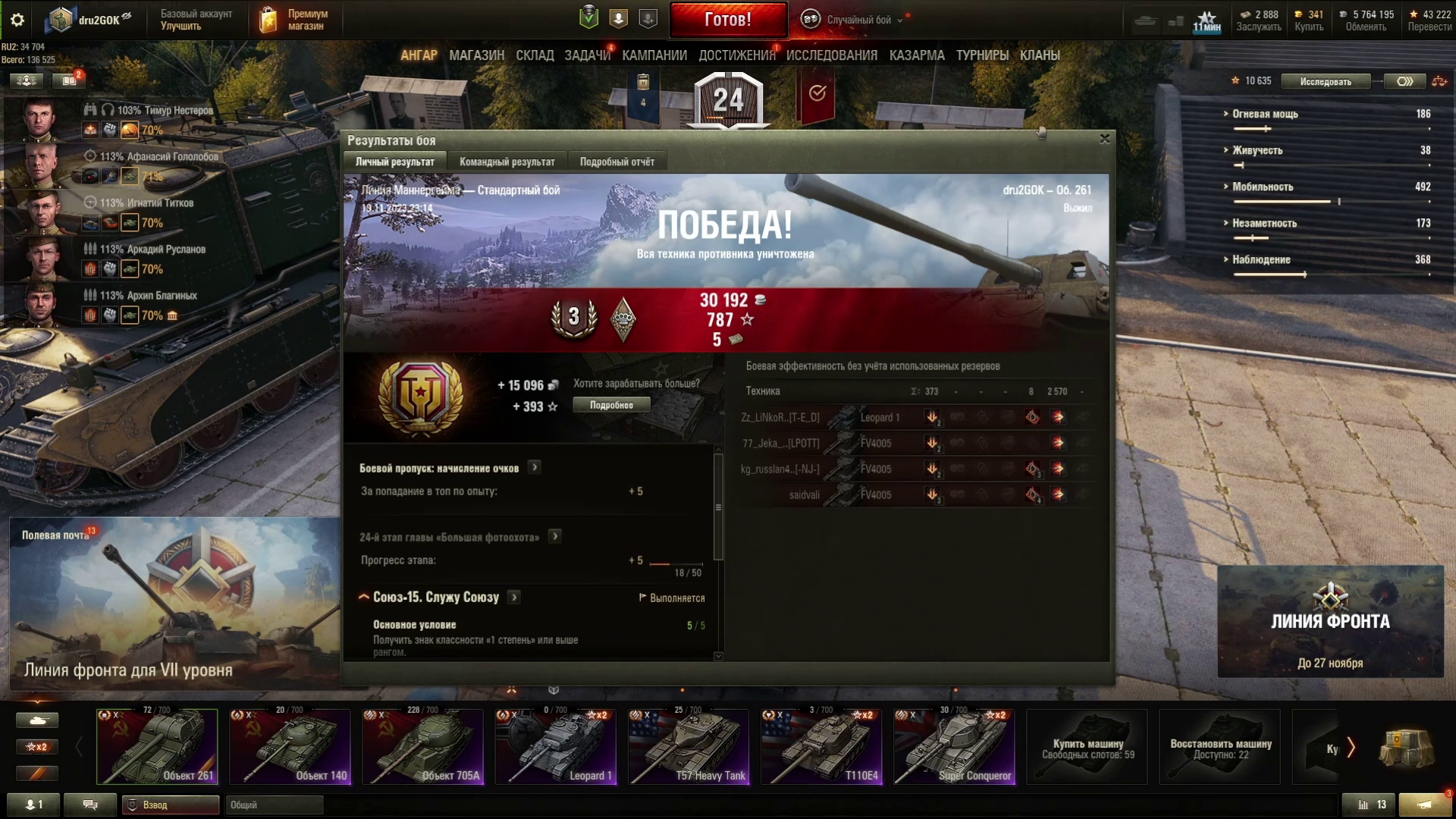
Task: Click the red Готов! battle button
Action: pos(728,20)
